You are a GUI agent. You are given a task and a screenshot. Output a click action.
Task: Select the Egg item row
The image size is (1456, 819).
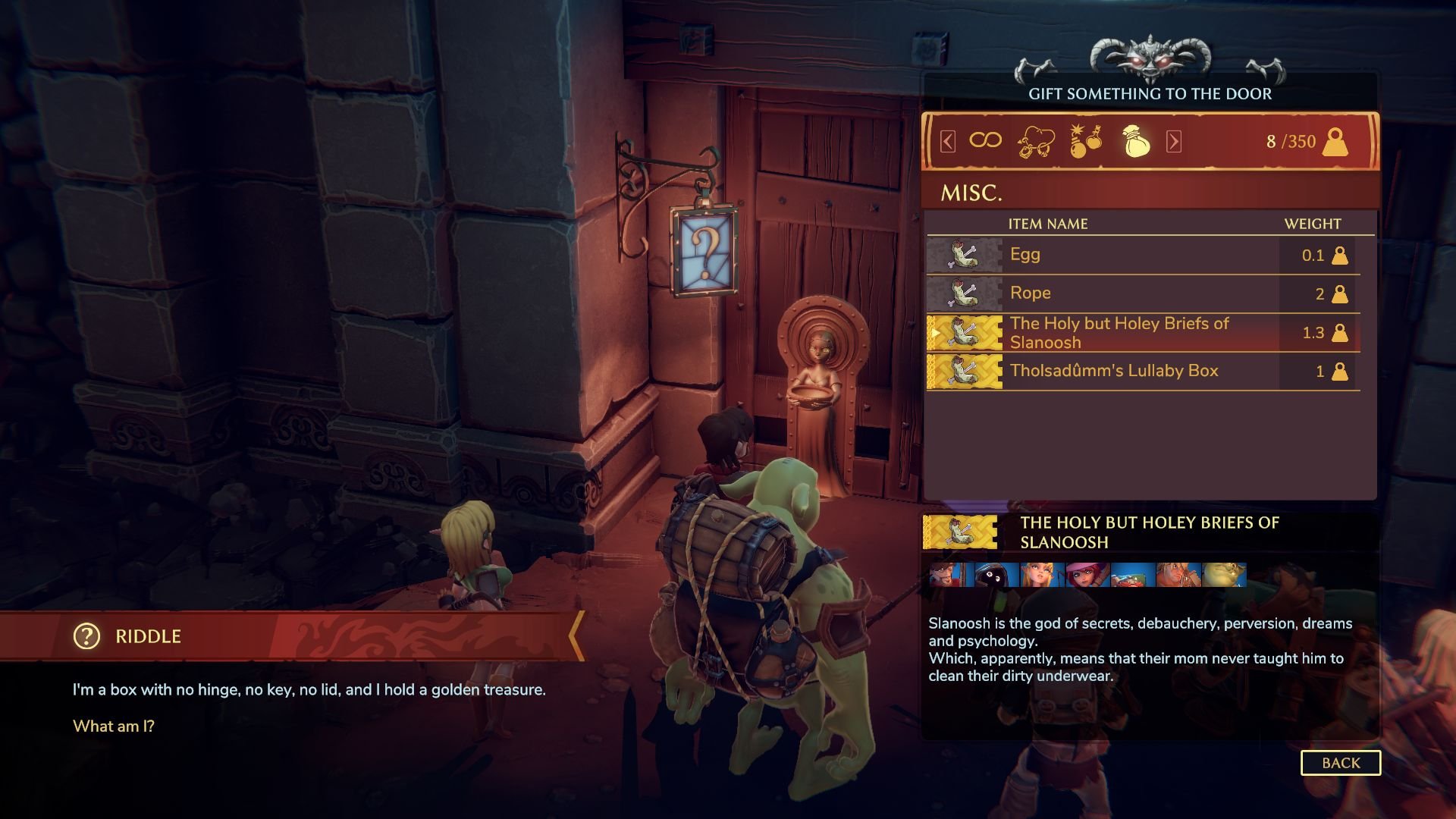click(1142, 255)
